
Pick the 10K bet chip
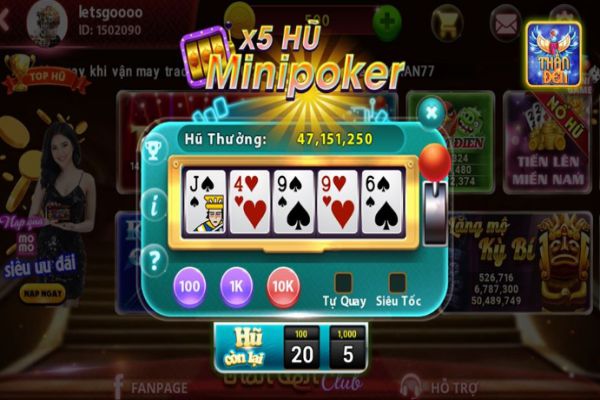coord(283,287)
